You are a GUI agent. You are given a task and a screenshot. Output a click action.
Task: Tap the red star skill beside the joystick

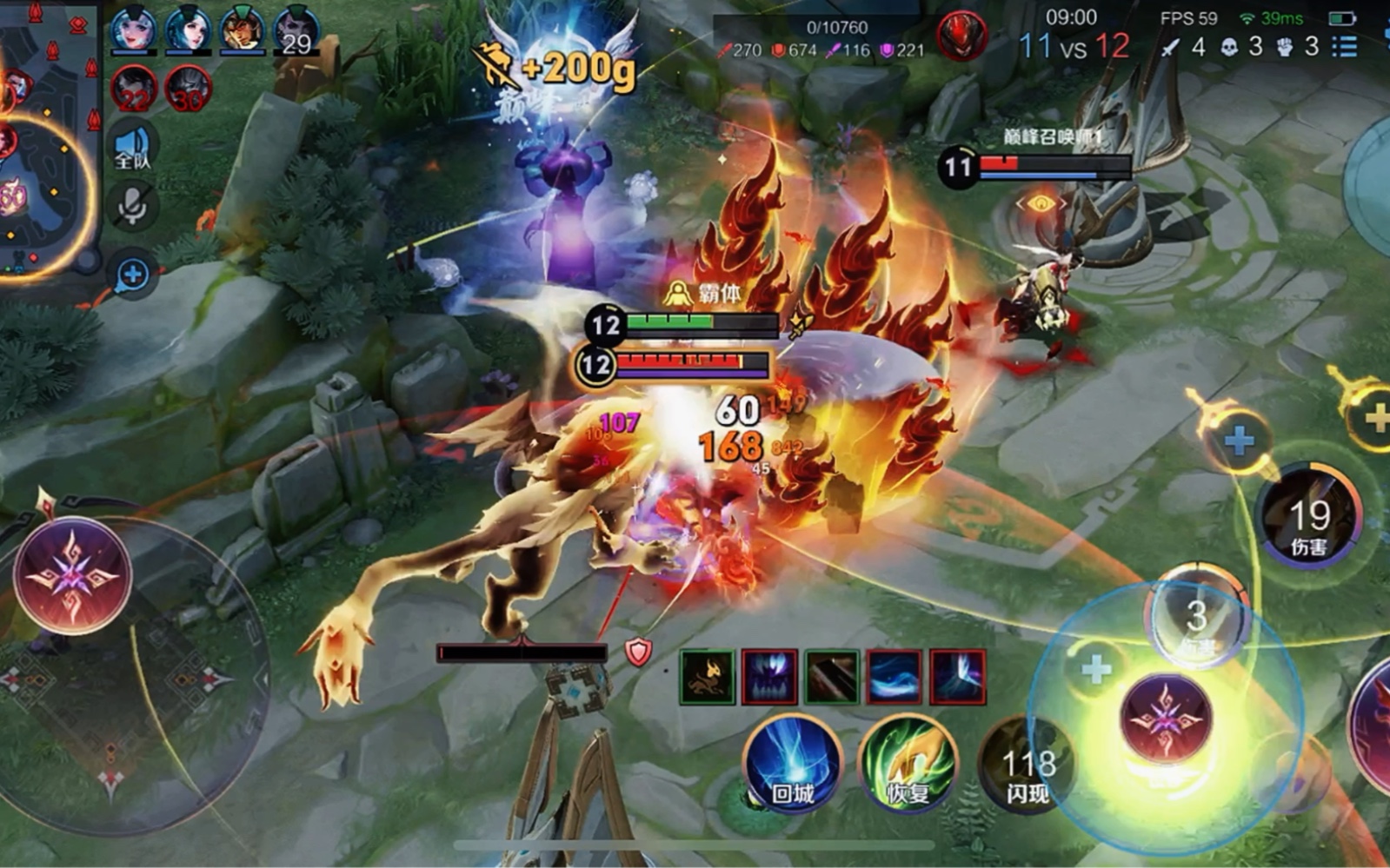(x=72, y=575)
